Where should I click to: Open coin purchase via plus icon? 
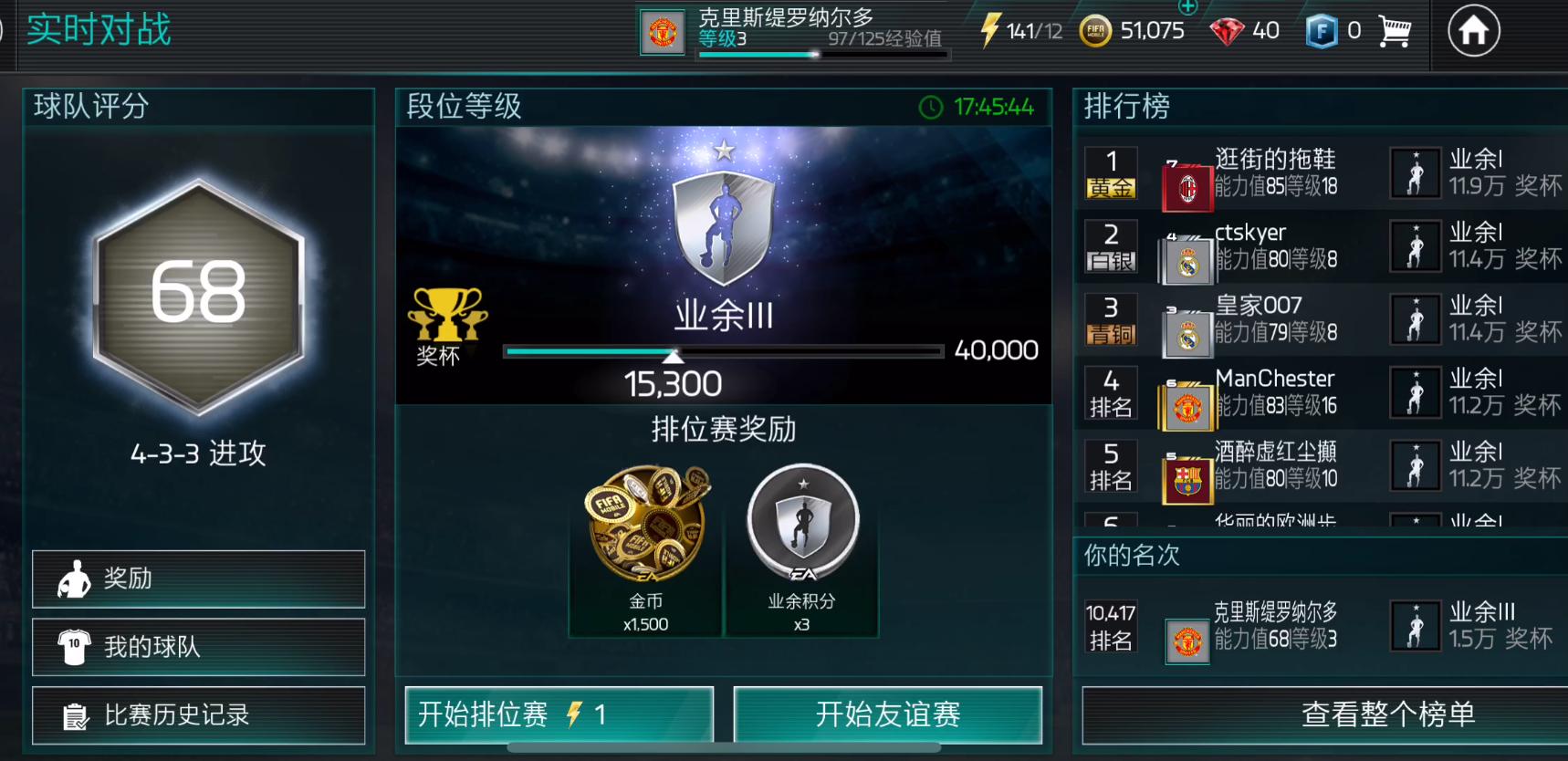[1188, 9]
